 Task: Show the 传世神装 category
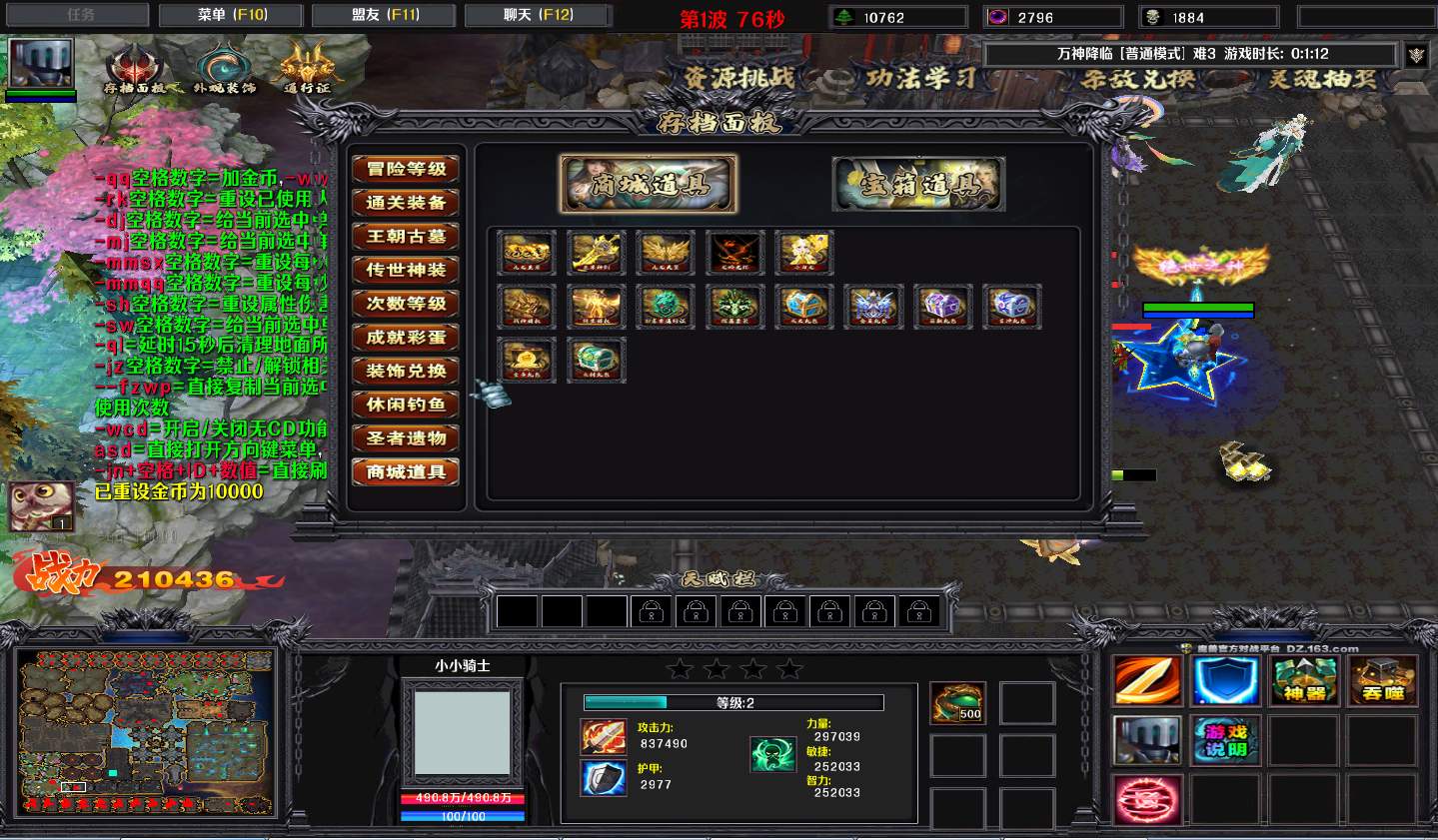[406, 270]
